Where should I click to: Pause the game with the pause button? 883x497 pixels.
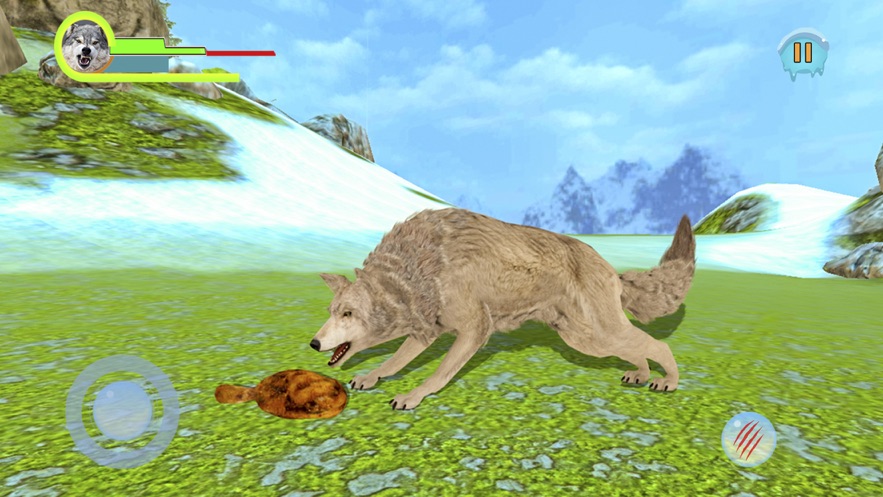(x=802, y=53)
